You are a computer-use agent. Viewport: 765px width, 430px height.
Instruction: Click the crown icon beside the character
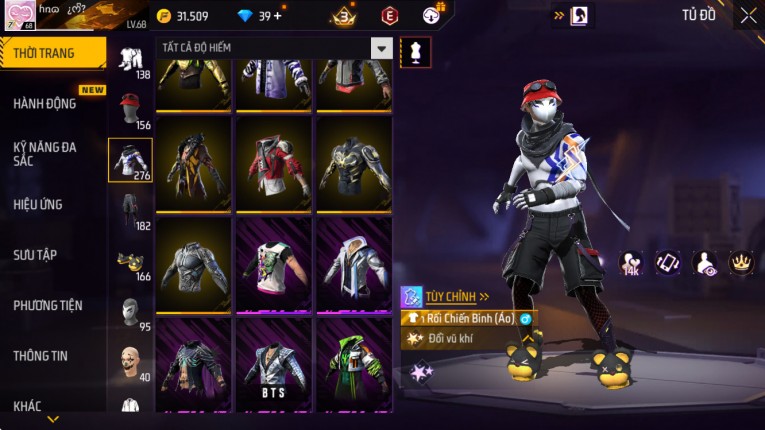click(x=741, y=262)
